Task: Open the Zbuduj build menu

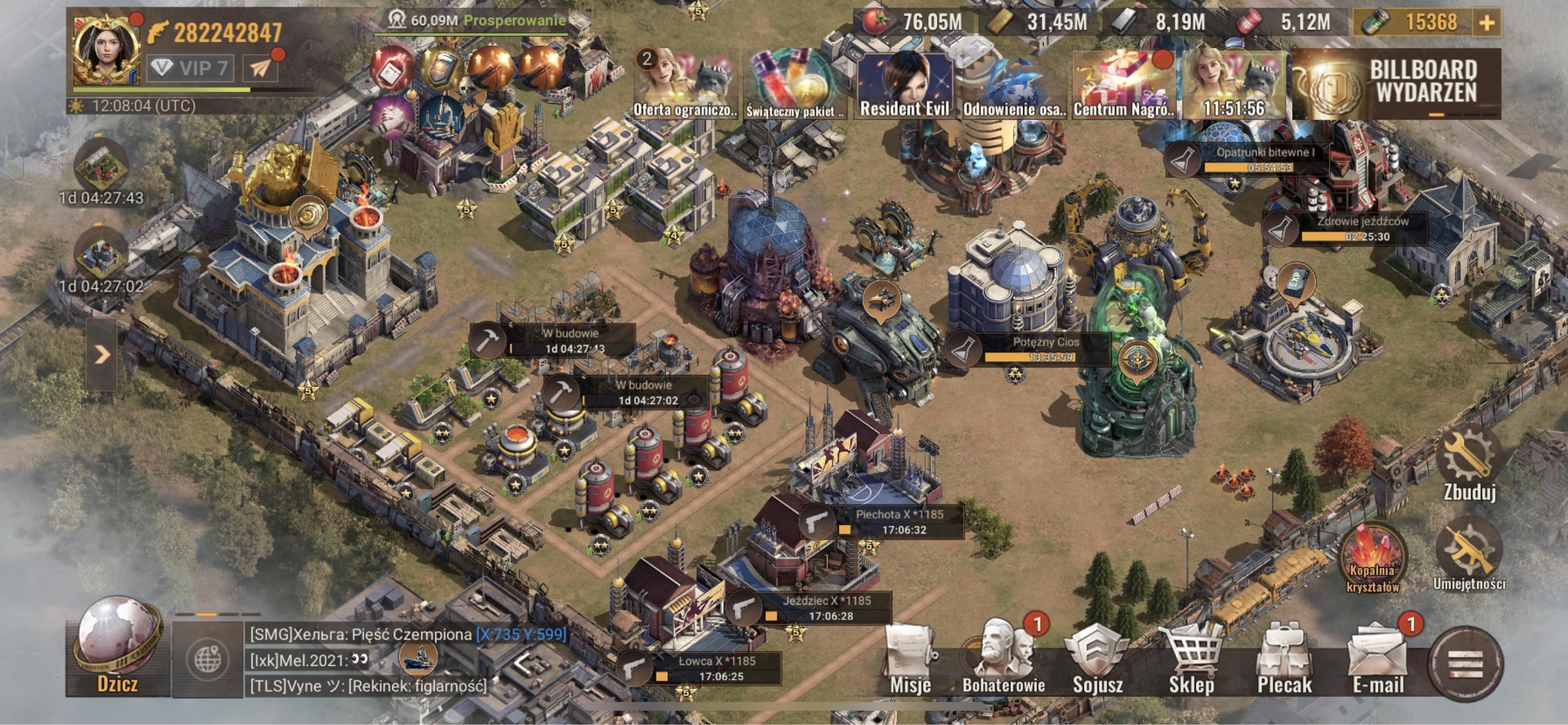Action: [x=1469, y=467]
